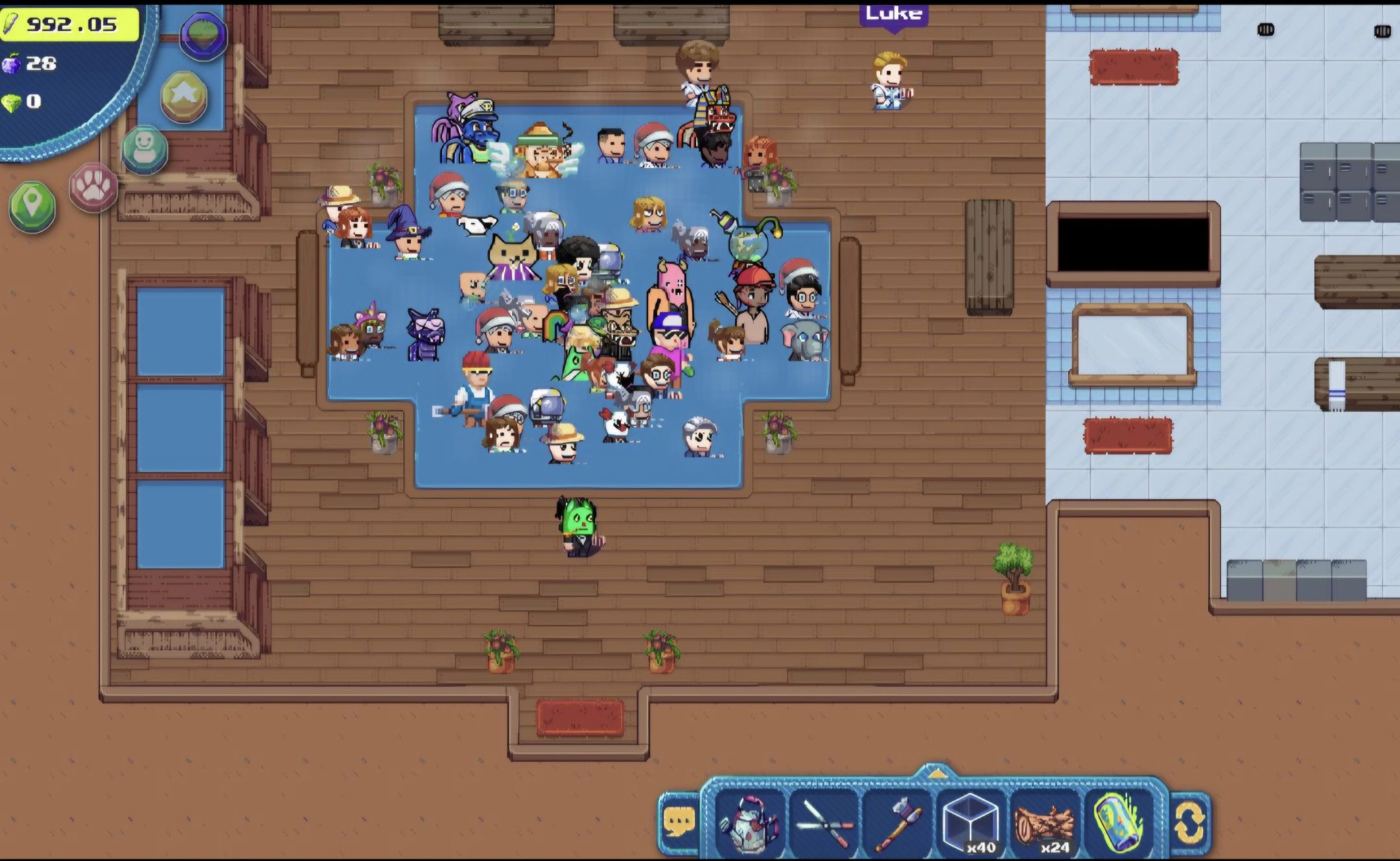Screen dimensions: 1400x861
Task: Open the green map pin button
Action: point(32,206)
